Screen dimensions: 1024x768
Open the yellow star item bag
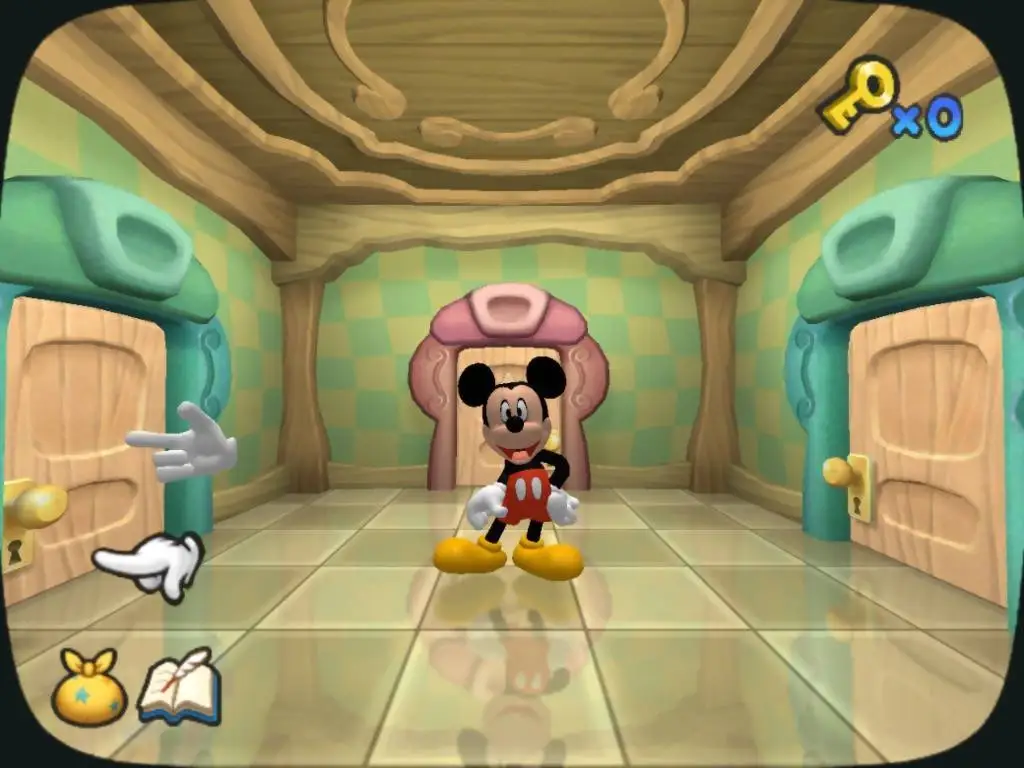(89, 689)
